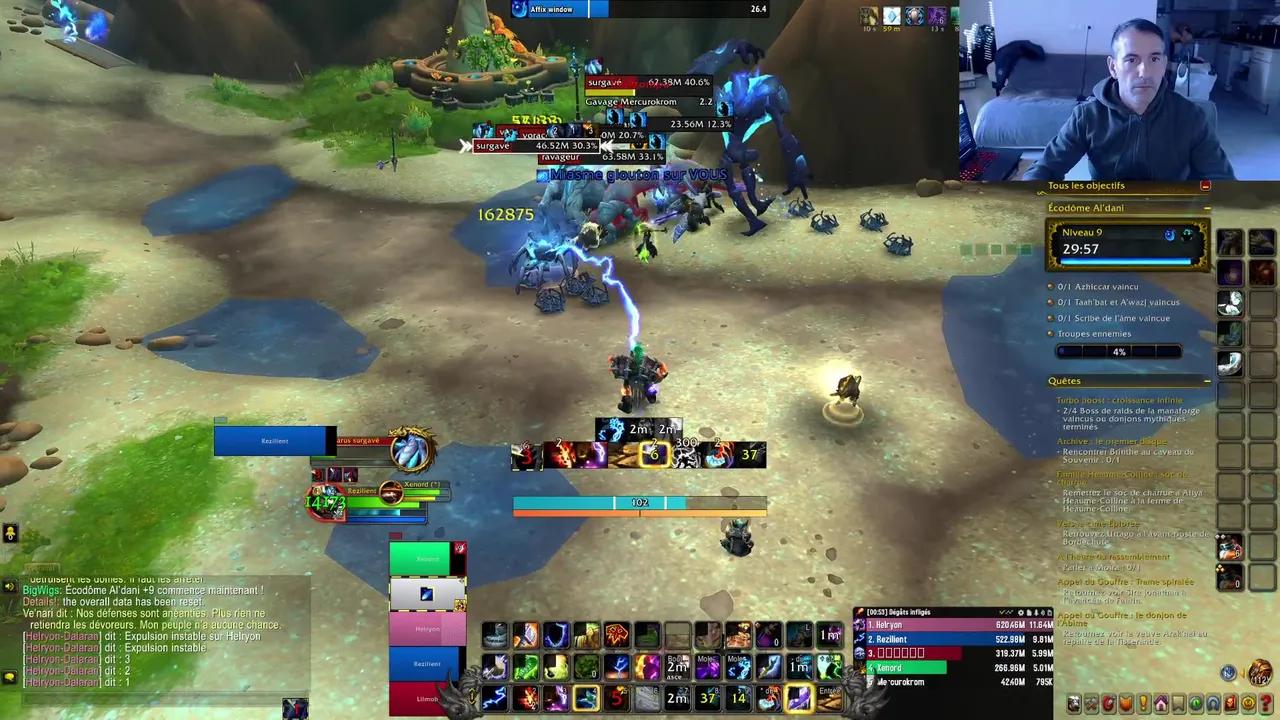Screen dimensions: 1280x720
Task: Click the Troupes ennemies 4% progress bar
Action: [x=1118, y=351]
